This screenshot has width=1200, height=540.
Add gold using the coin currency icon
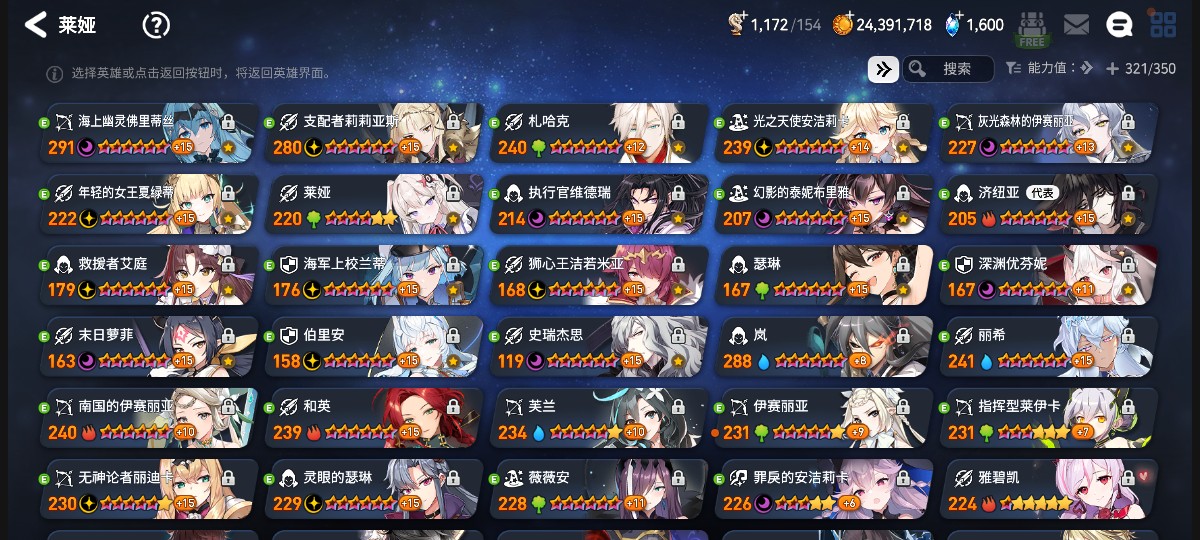844,25
